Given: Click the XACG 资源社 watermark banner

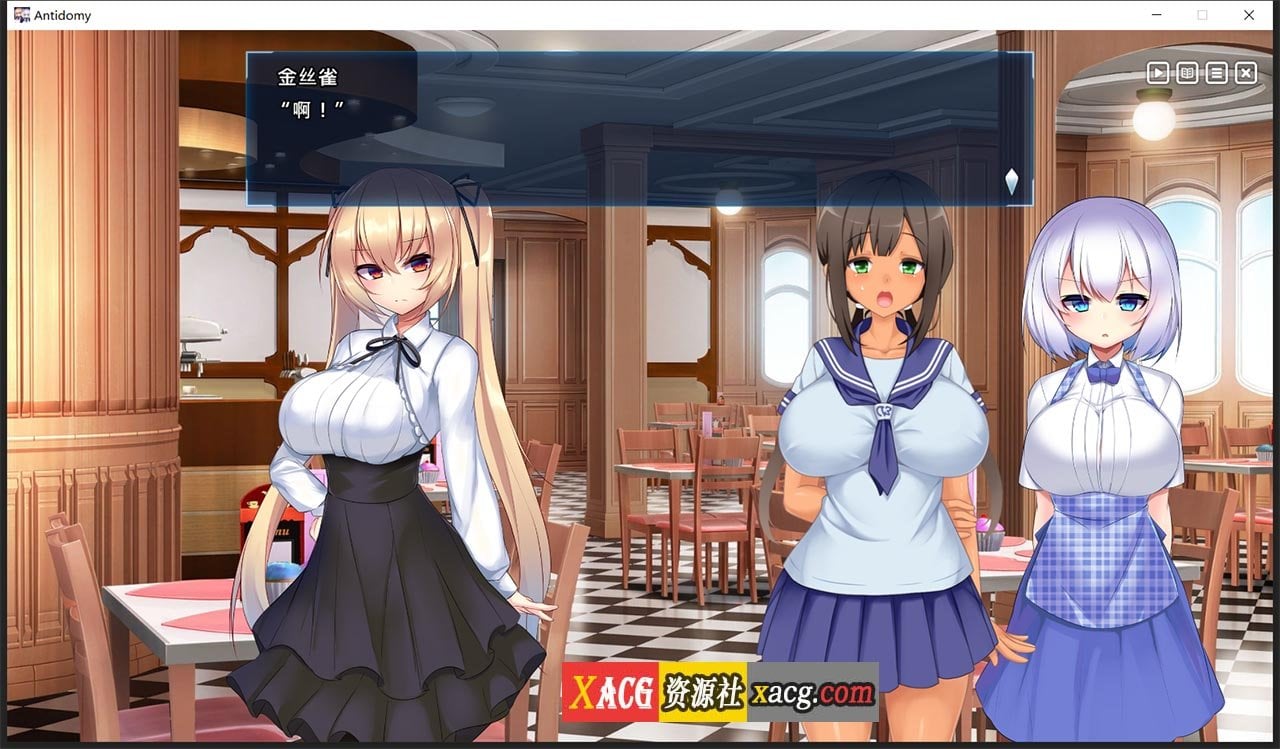Looking at the screenshot, I should point(655,691).
